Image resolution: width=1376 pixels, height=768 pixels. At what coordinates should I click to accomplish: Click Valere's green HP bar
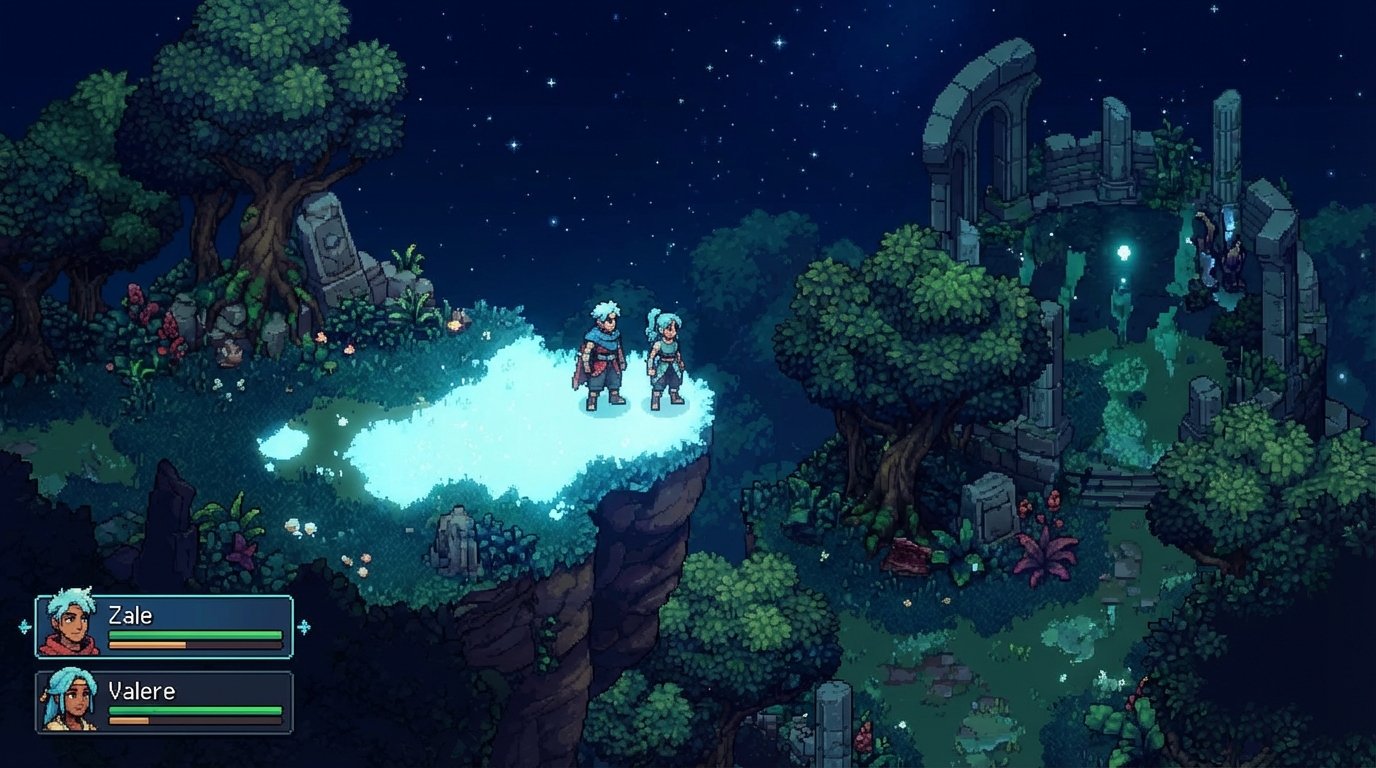click(x=195, y=711)
